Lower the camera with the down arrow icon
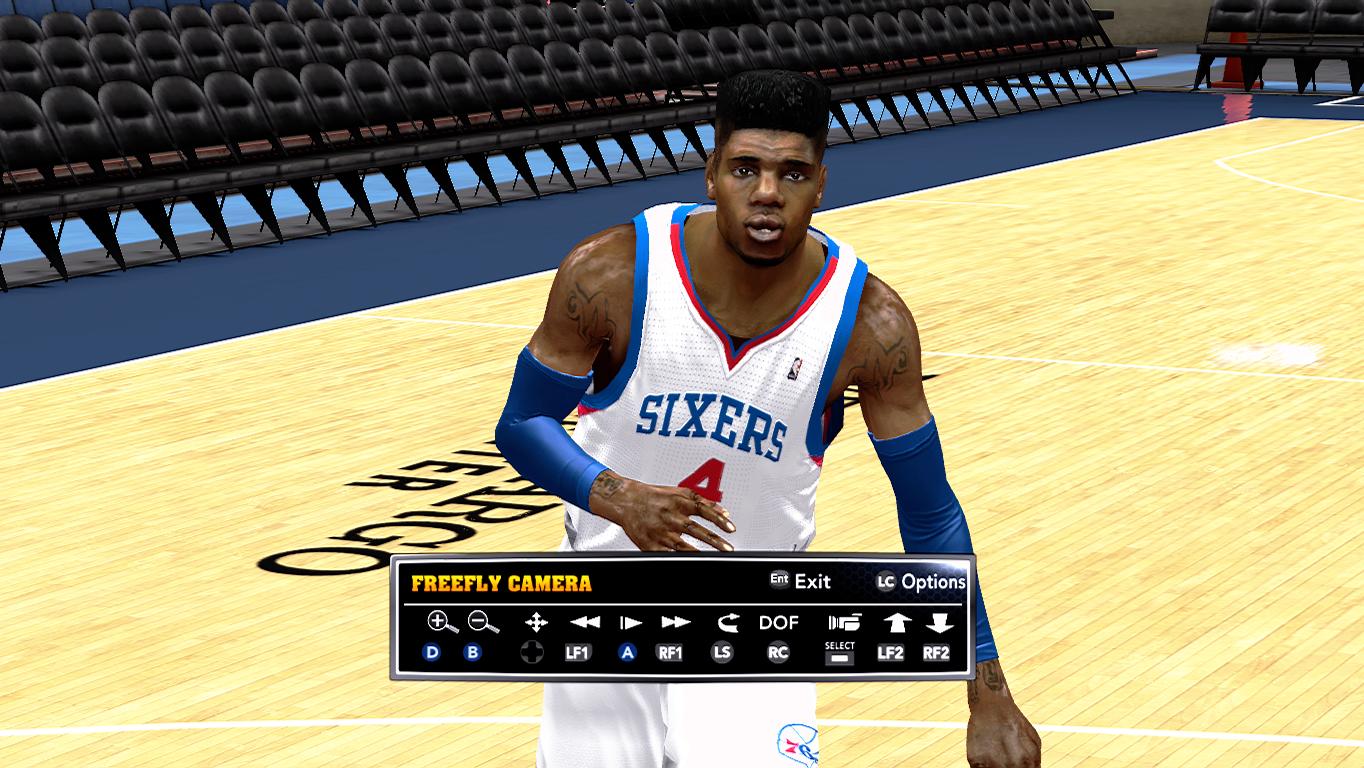 coord(938,622)
